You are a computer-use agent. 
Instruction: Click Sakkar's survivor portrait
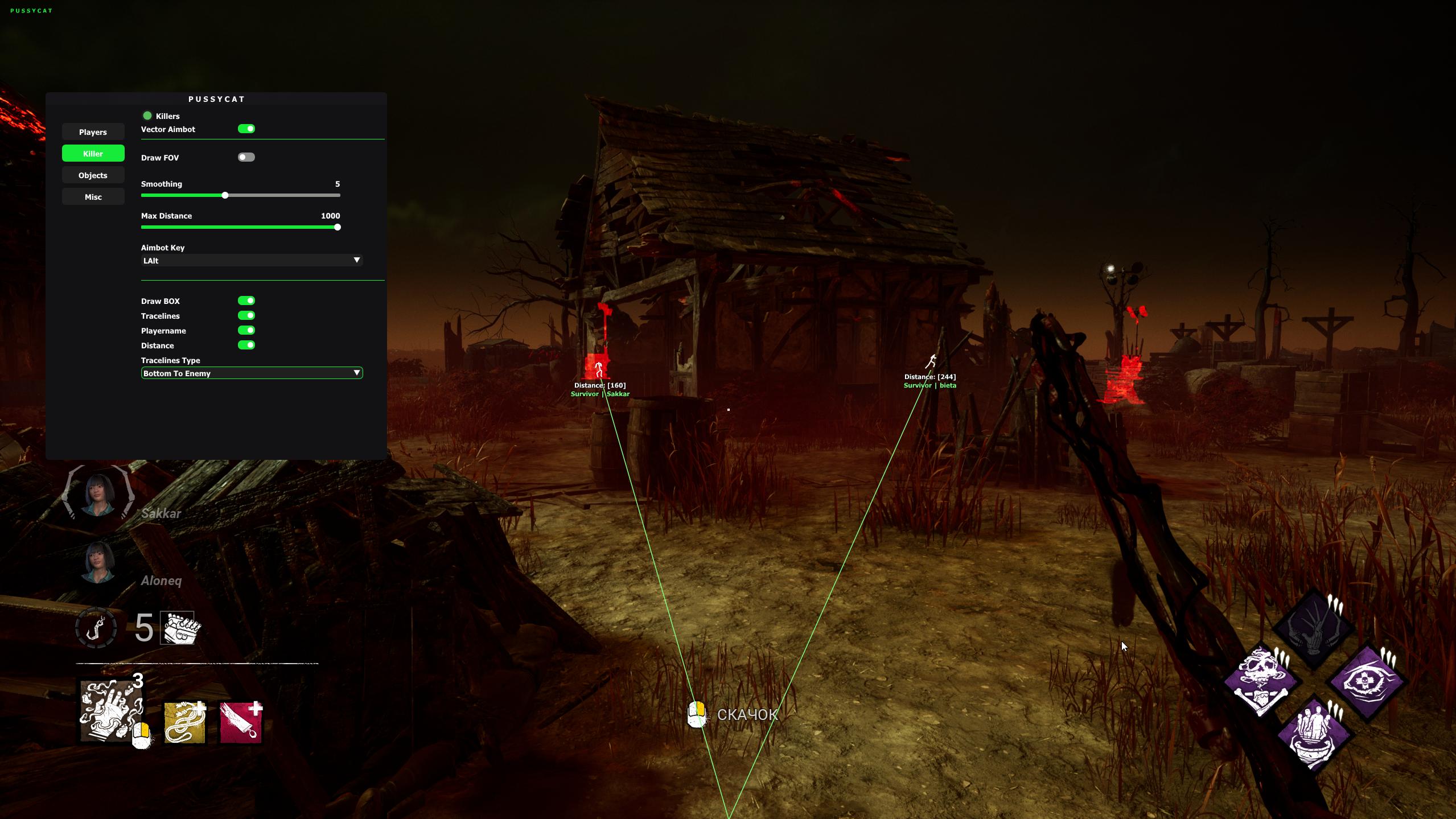coord(98,493)
